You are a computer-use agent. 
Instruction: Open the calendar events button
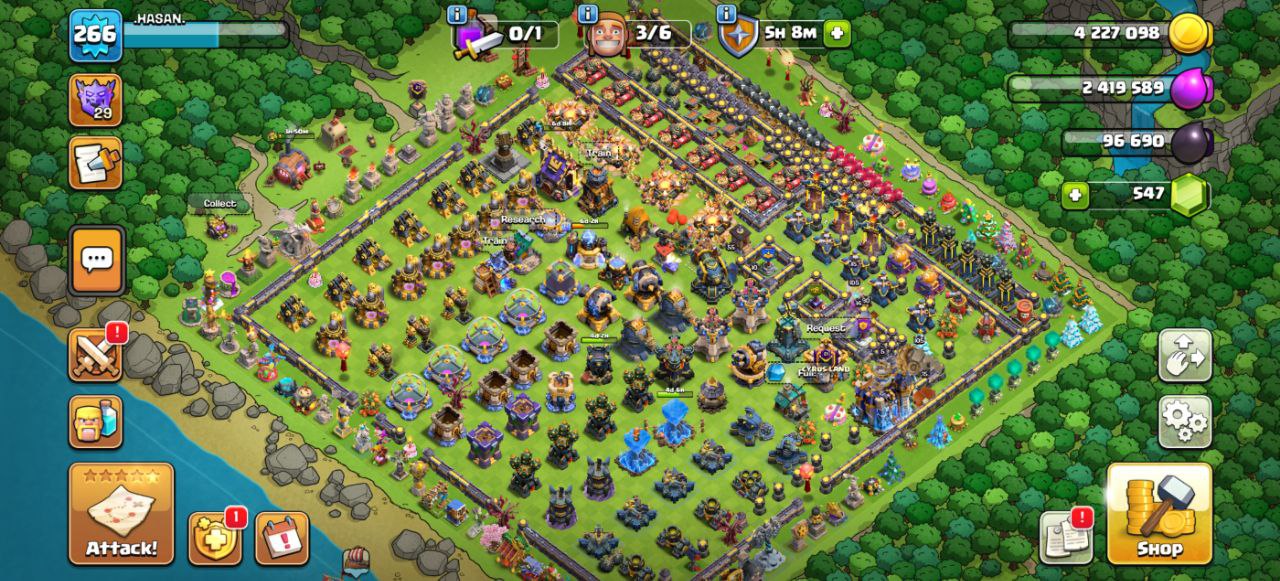tap(281, 539)
